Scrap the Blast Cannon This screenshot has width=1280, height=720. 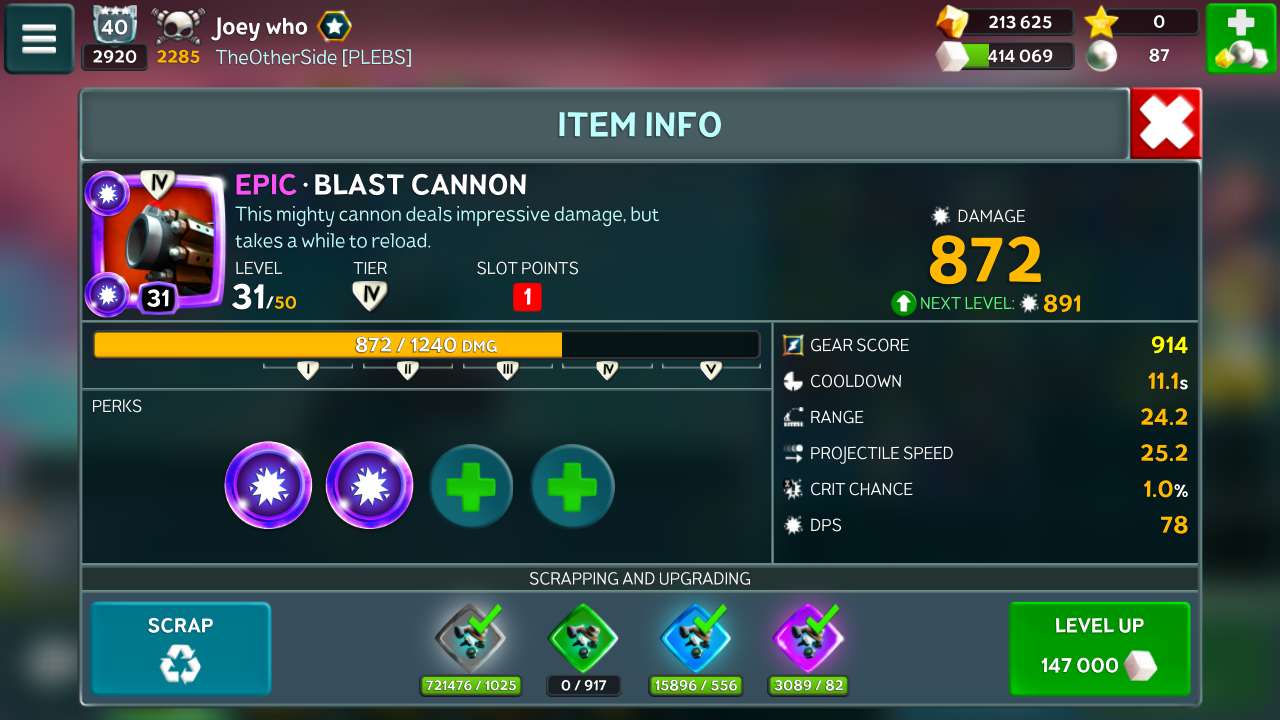coord(181,648)
